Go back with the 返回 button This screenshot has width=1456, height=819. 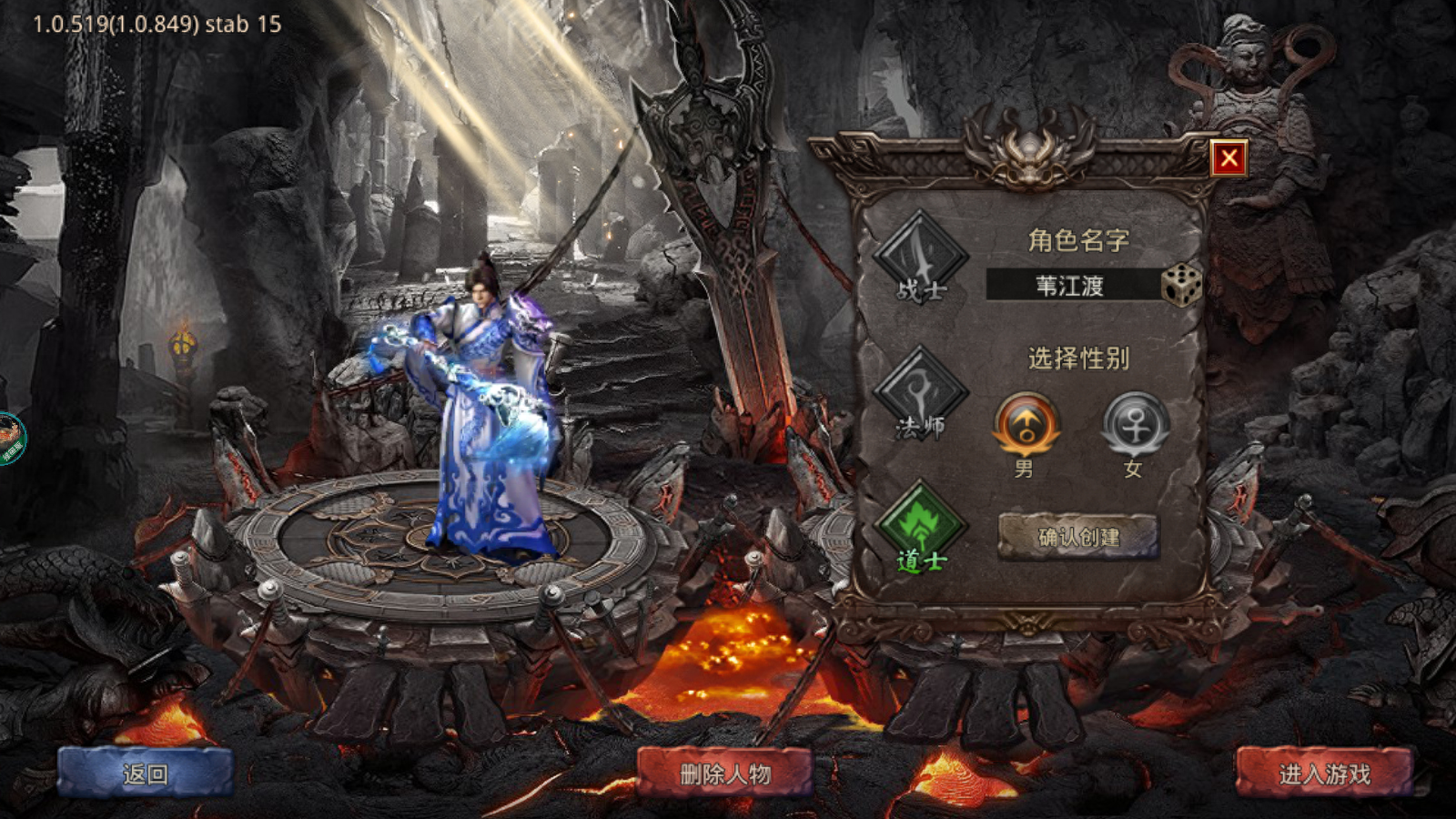tap(146, 773)
